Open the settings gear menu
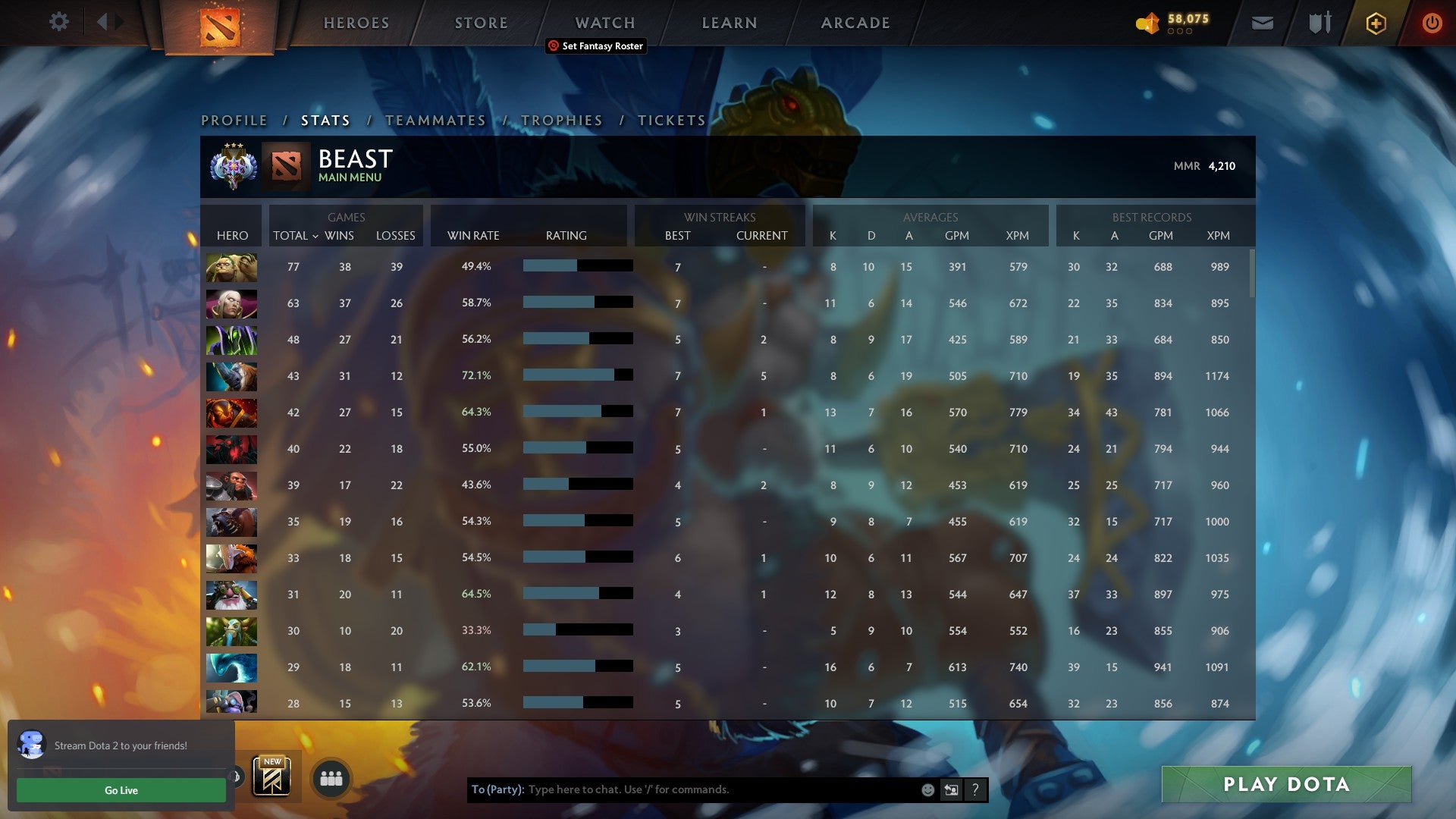 pos(59,22)
